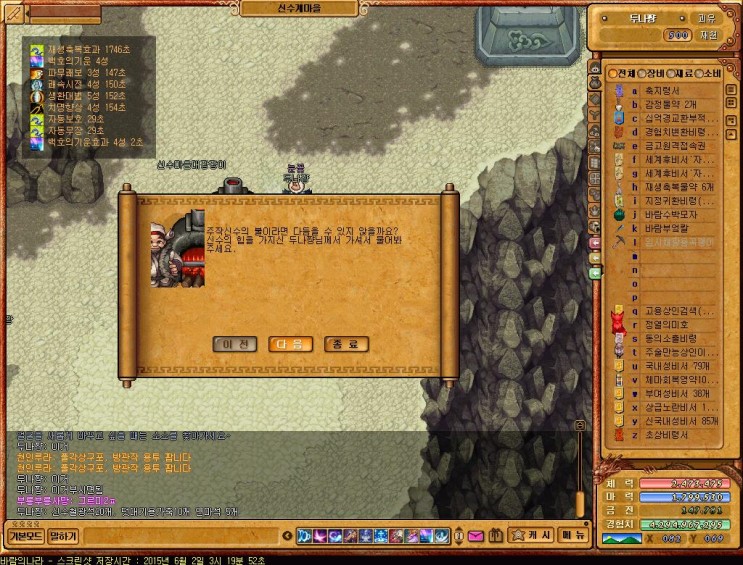Open the 자원 button beside the 500 counter
Image resolution: width=743 pixels, height=565 pixels.
[708, 34]
